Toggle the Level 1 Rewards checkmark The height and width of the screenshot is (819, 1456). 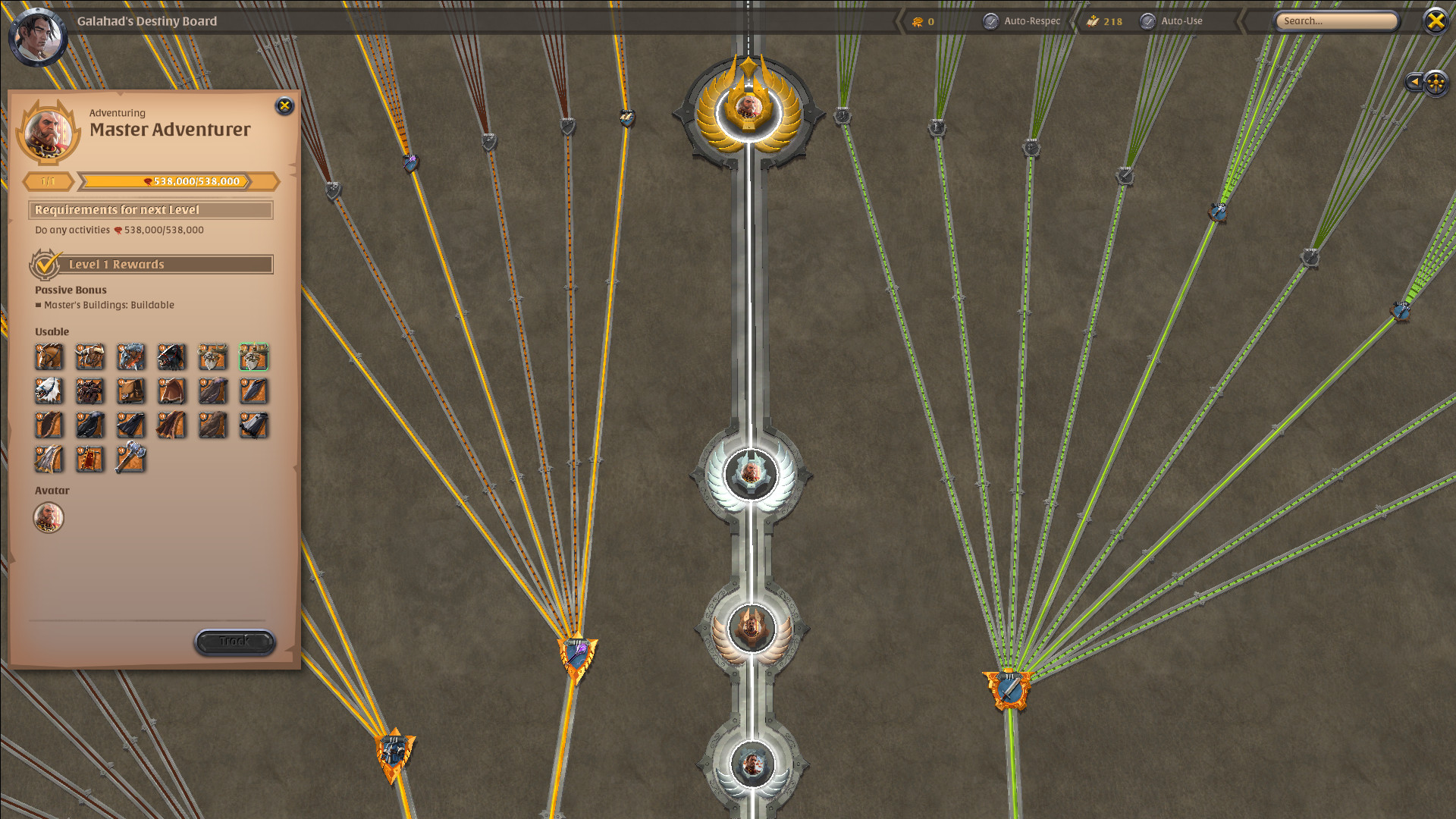44,265
